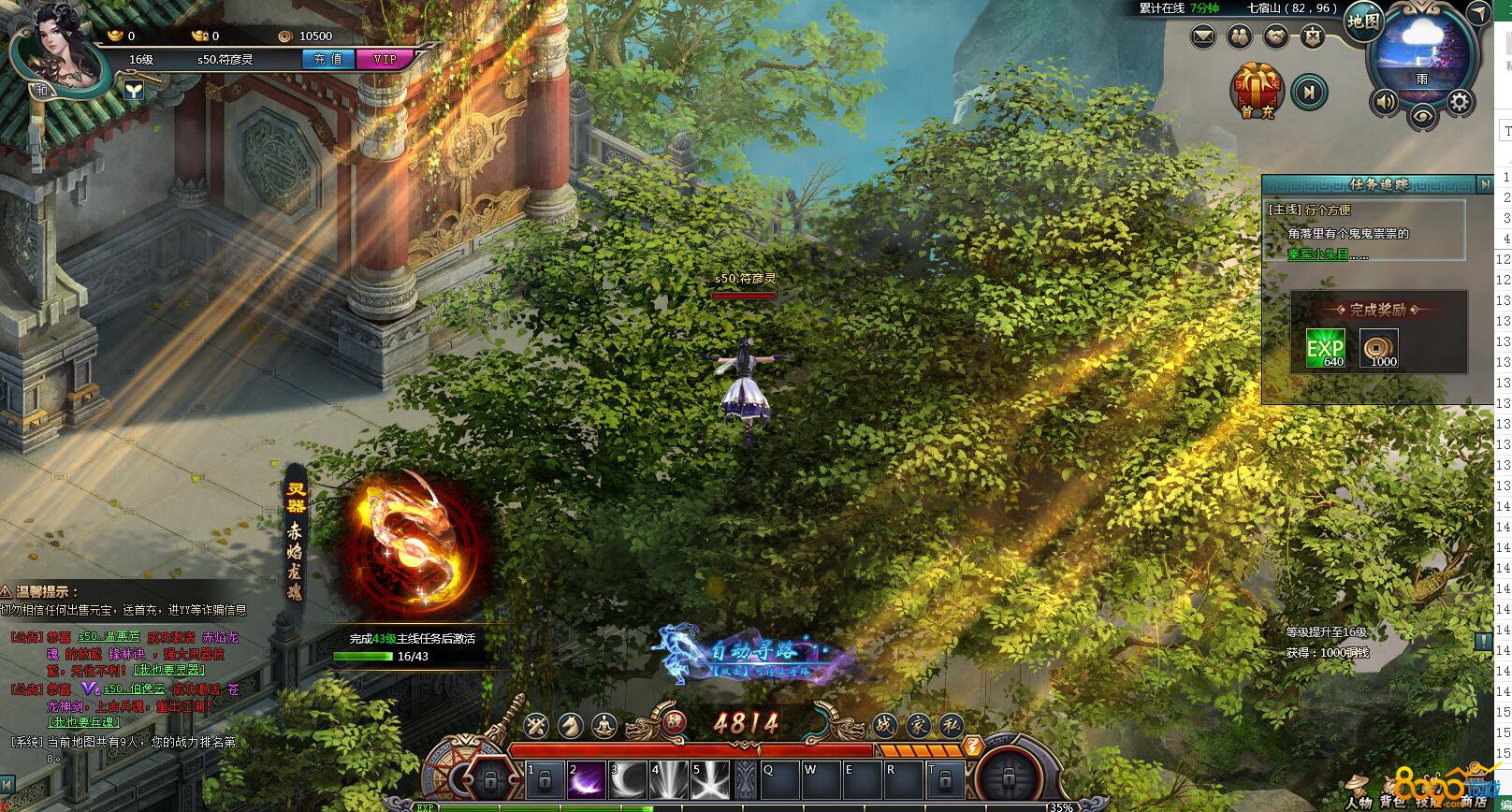
Task: Click the handshake trade icon
Action: [x=1274, y=37]
